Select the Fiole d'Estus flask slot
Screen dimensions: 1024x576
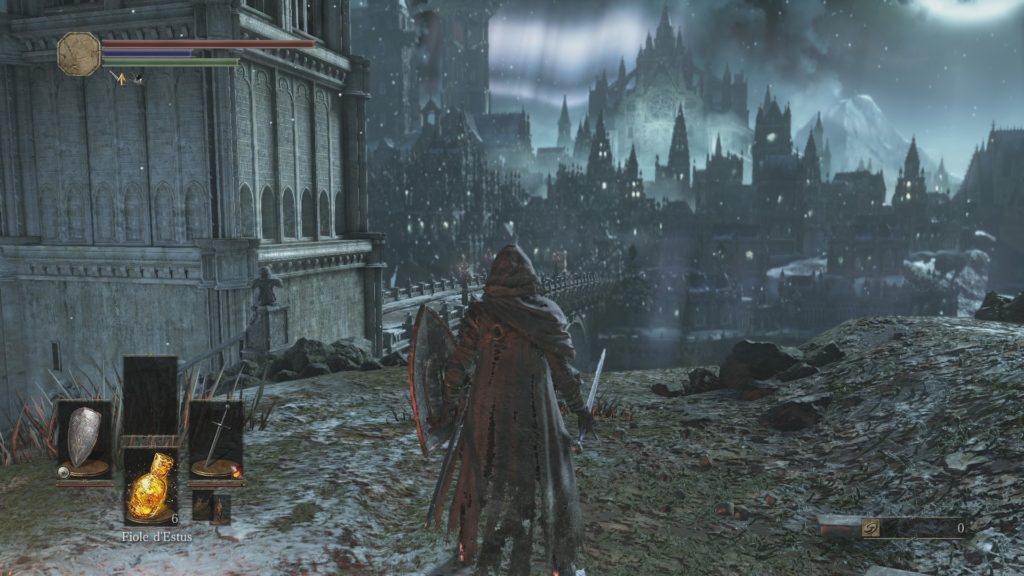(150, 485)
